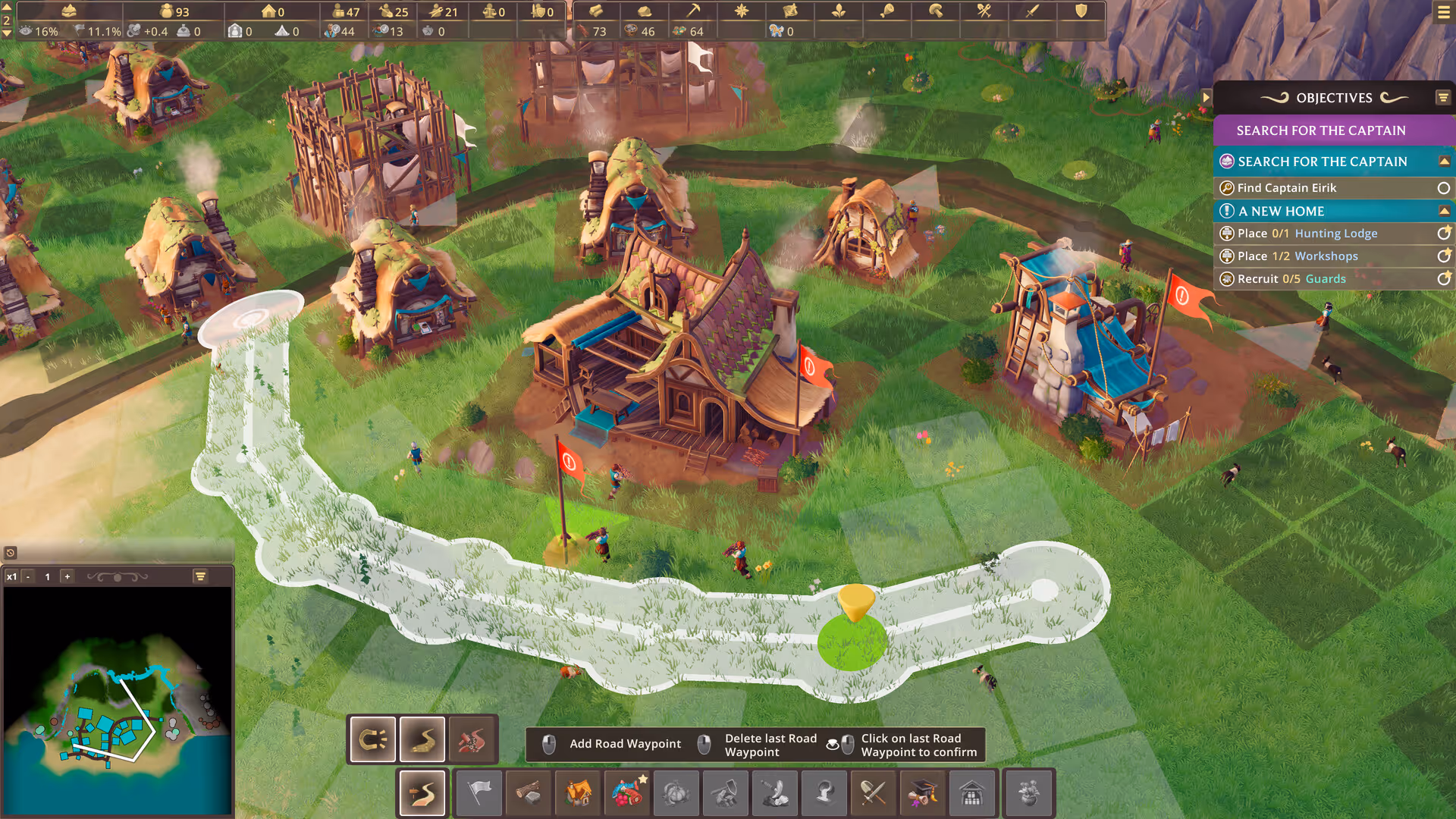The image size is (1456, 819).
Task: Open the log and stone resources category
Action: [529, 793]
